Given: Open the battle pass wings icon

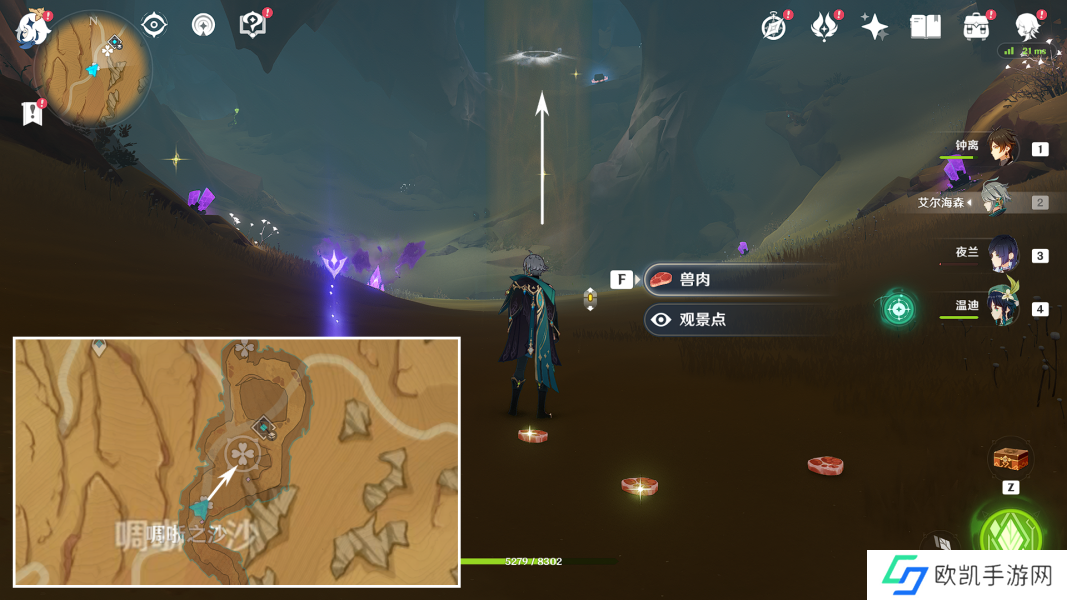Looking at the screenshot, I should pyautogui.click(x=824, y=27).
